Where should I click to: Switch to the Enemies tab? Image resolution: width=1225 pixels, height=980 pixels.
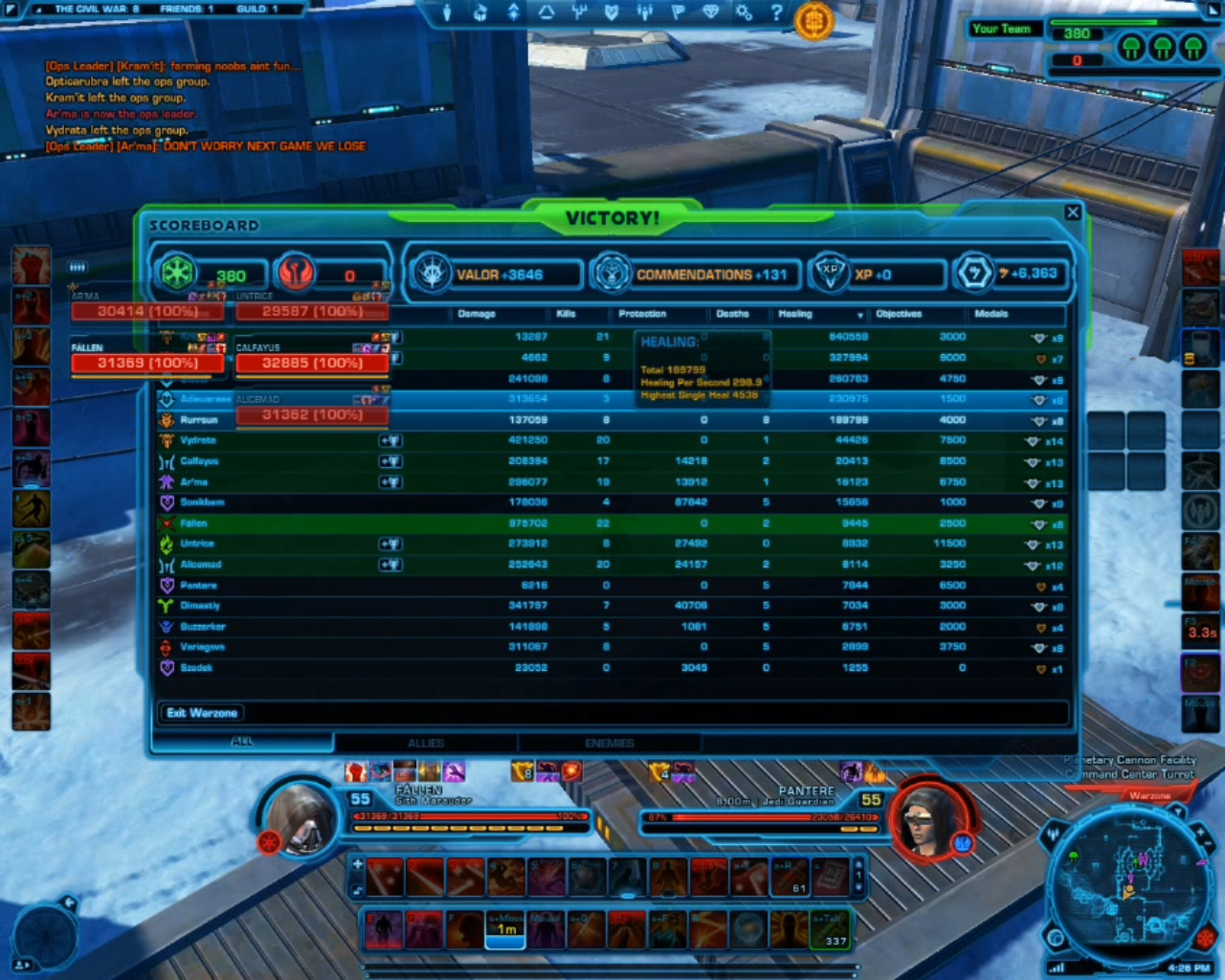[610, 743]
